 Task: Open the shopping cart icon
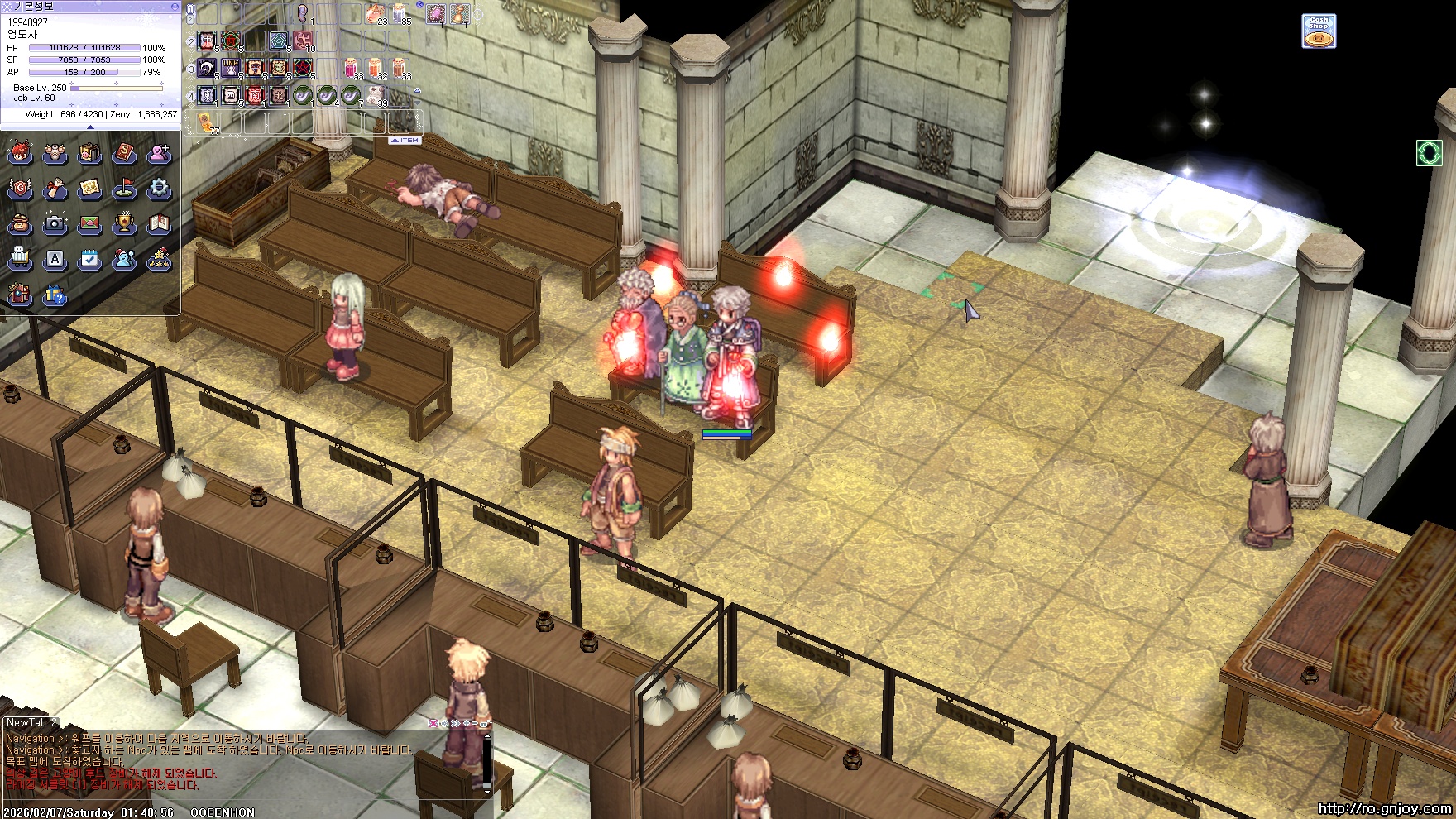(20, 259)
